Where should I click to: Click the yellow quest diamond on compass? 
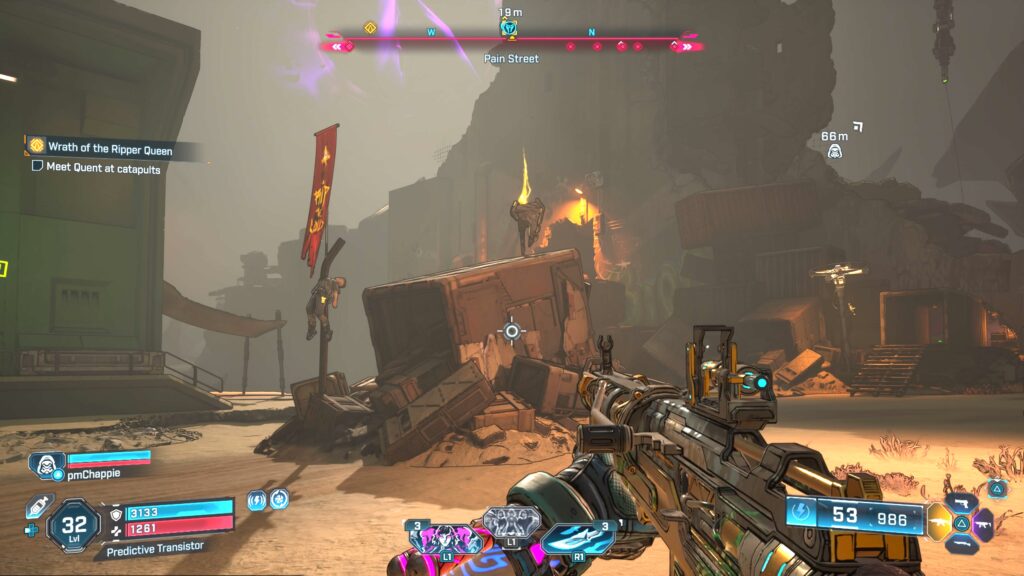pos(370,29)
